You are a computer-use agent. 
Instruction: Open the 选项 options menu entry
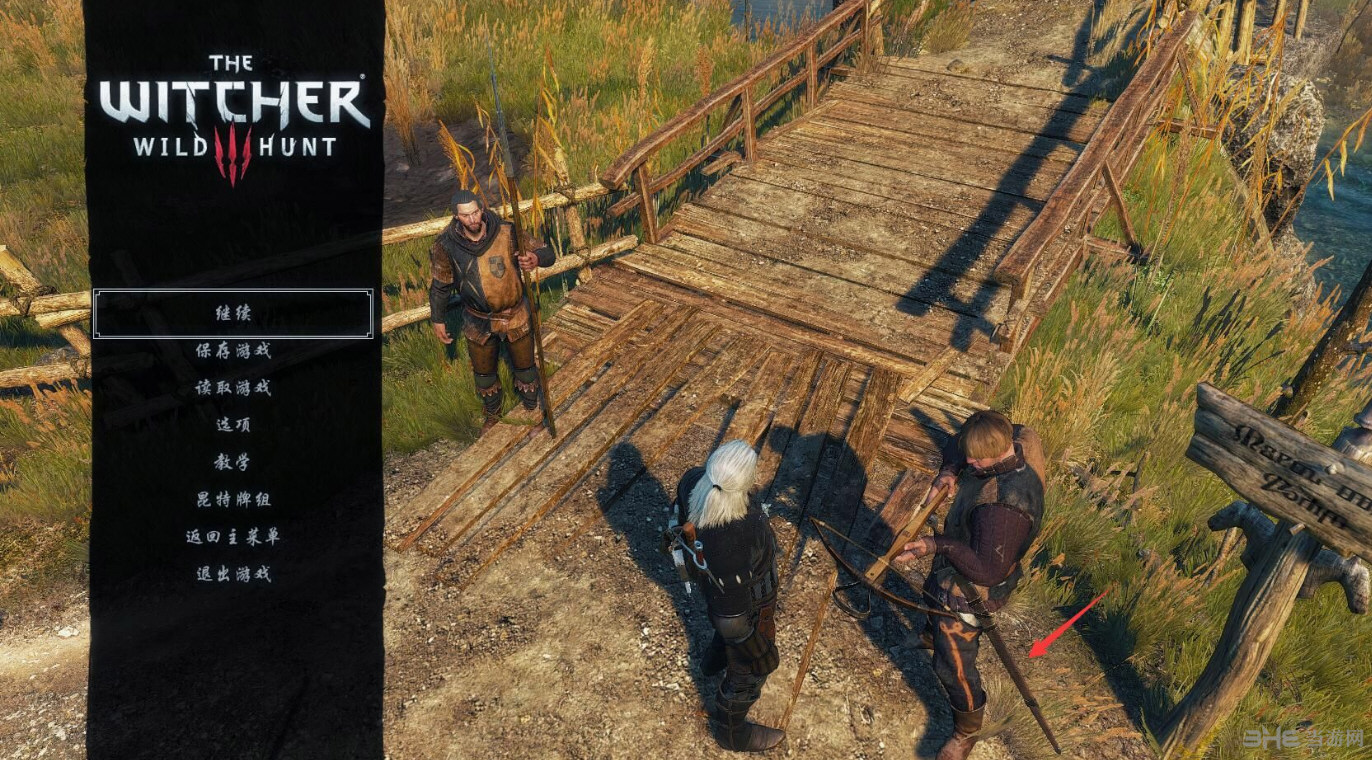point(232,424)
